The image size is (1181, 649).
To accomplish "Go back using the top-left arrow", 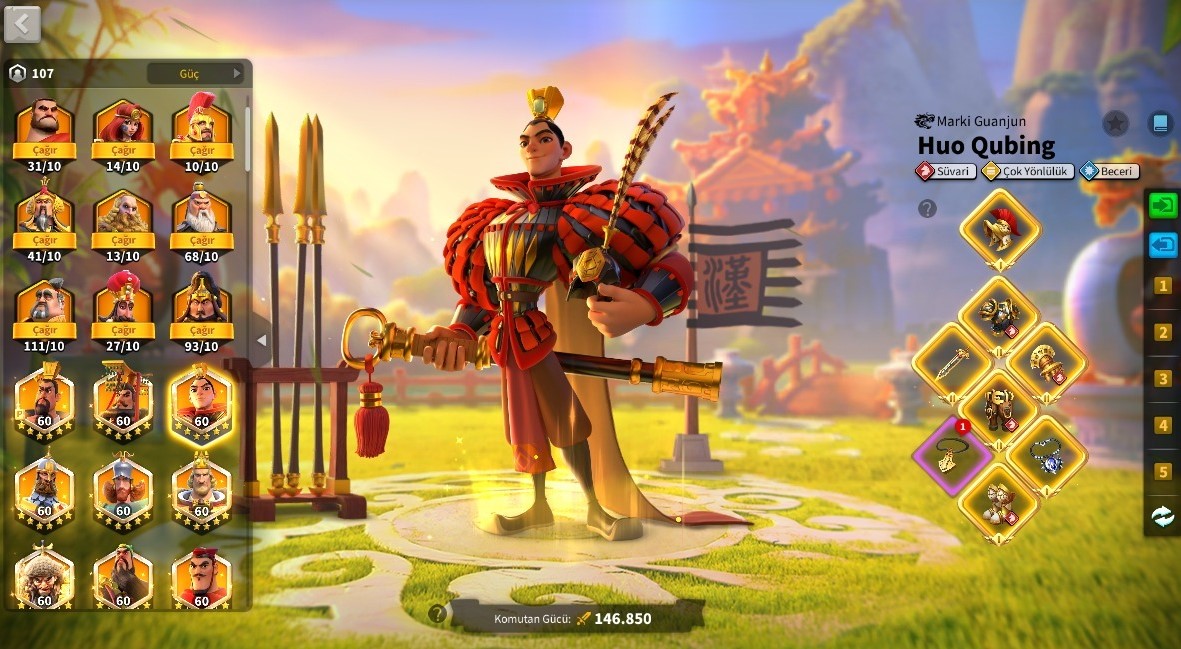I will coord(22,24).
